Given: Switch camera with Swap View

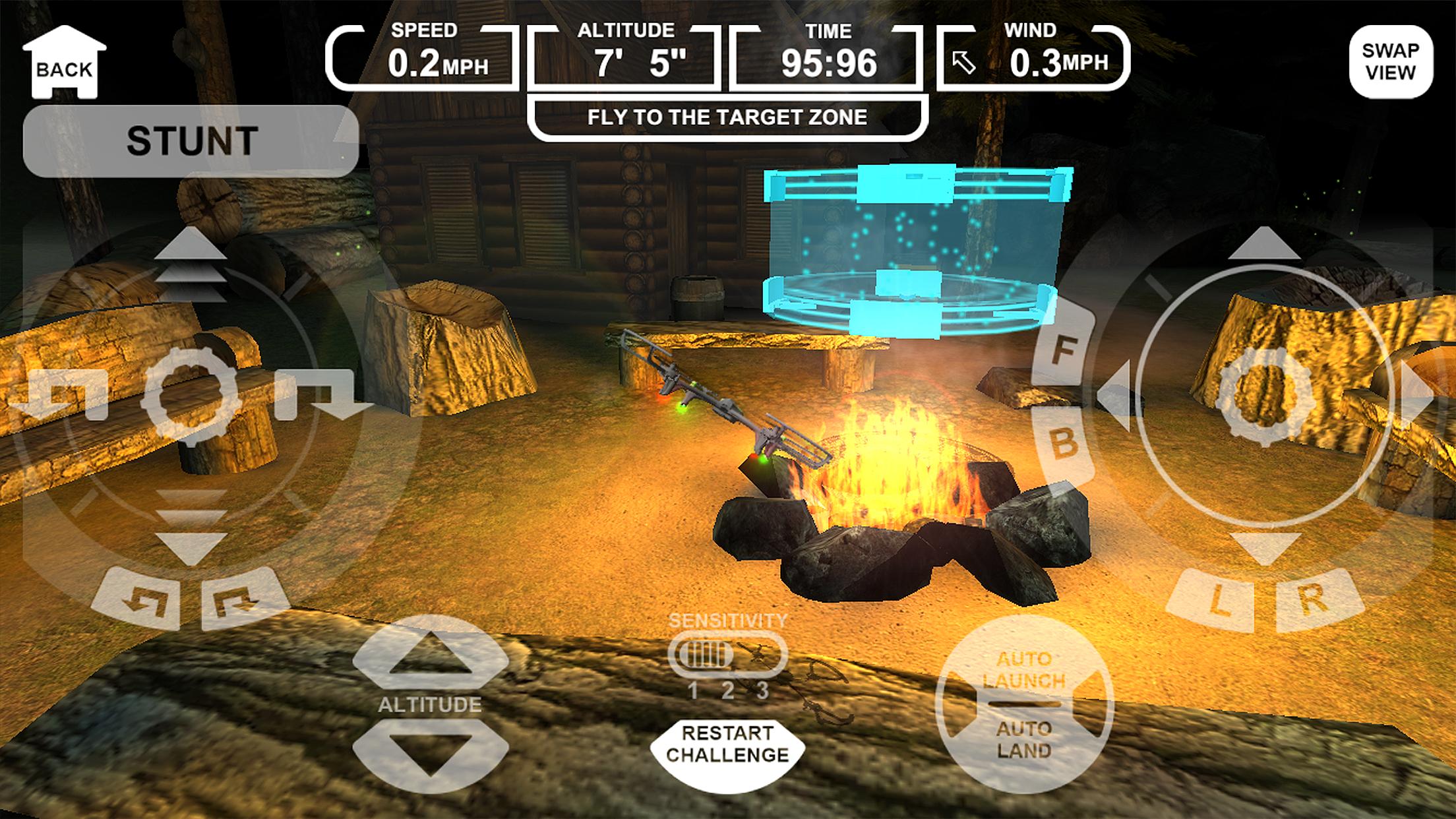Looking at the screenshot, I should [x=1390, y=62].
